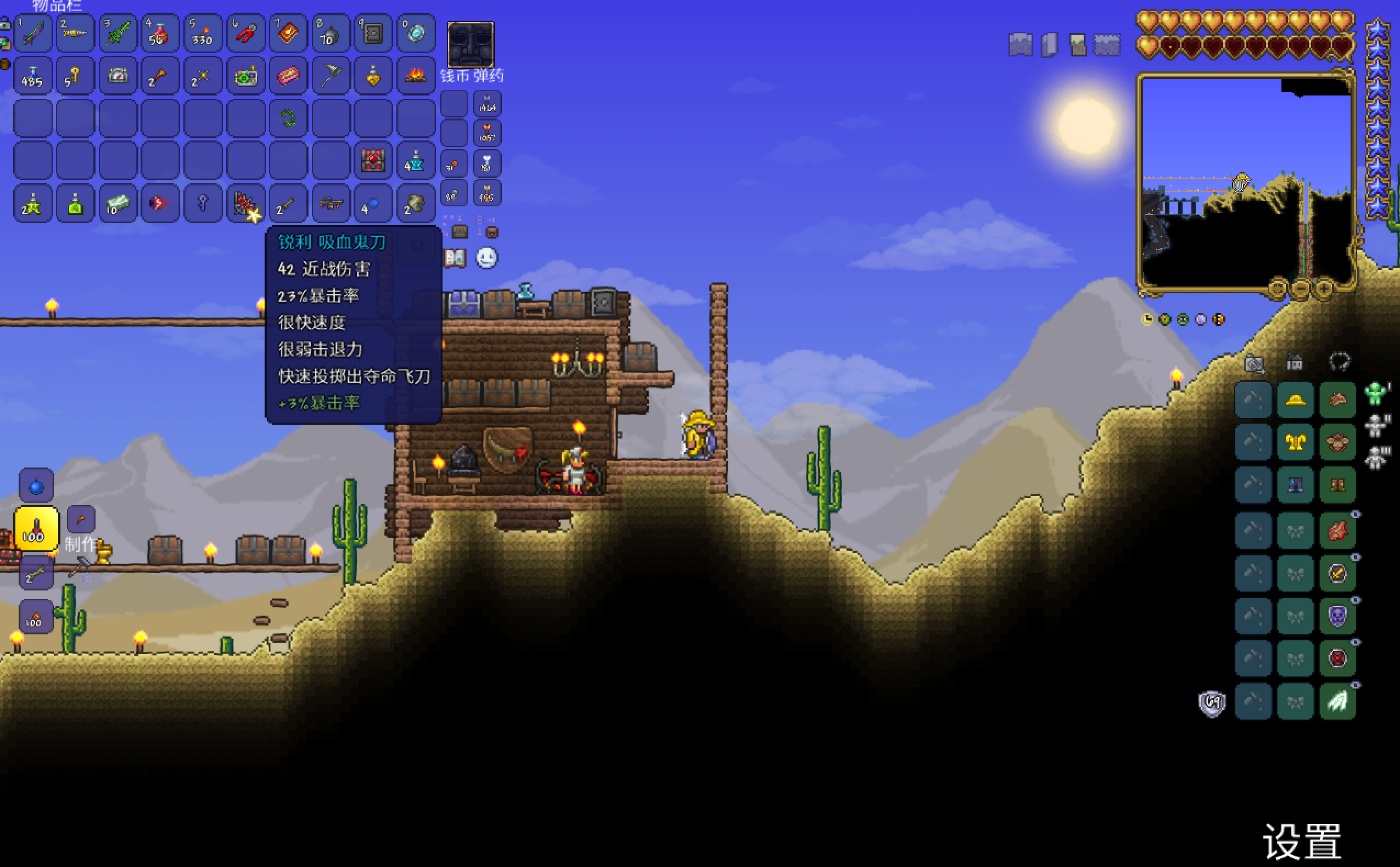This screenshot has width=1400, height=867.
Task: Open the emote smiley face menu
Action: point(487,258)
